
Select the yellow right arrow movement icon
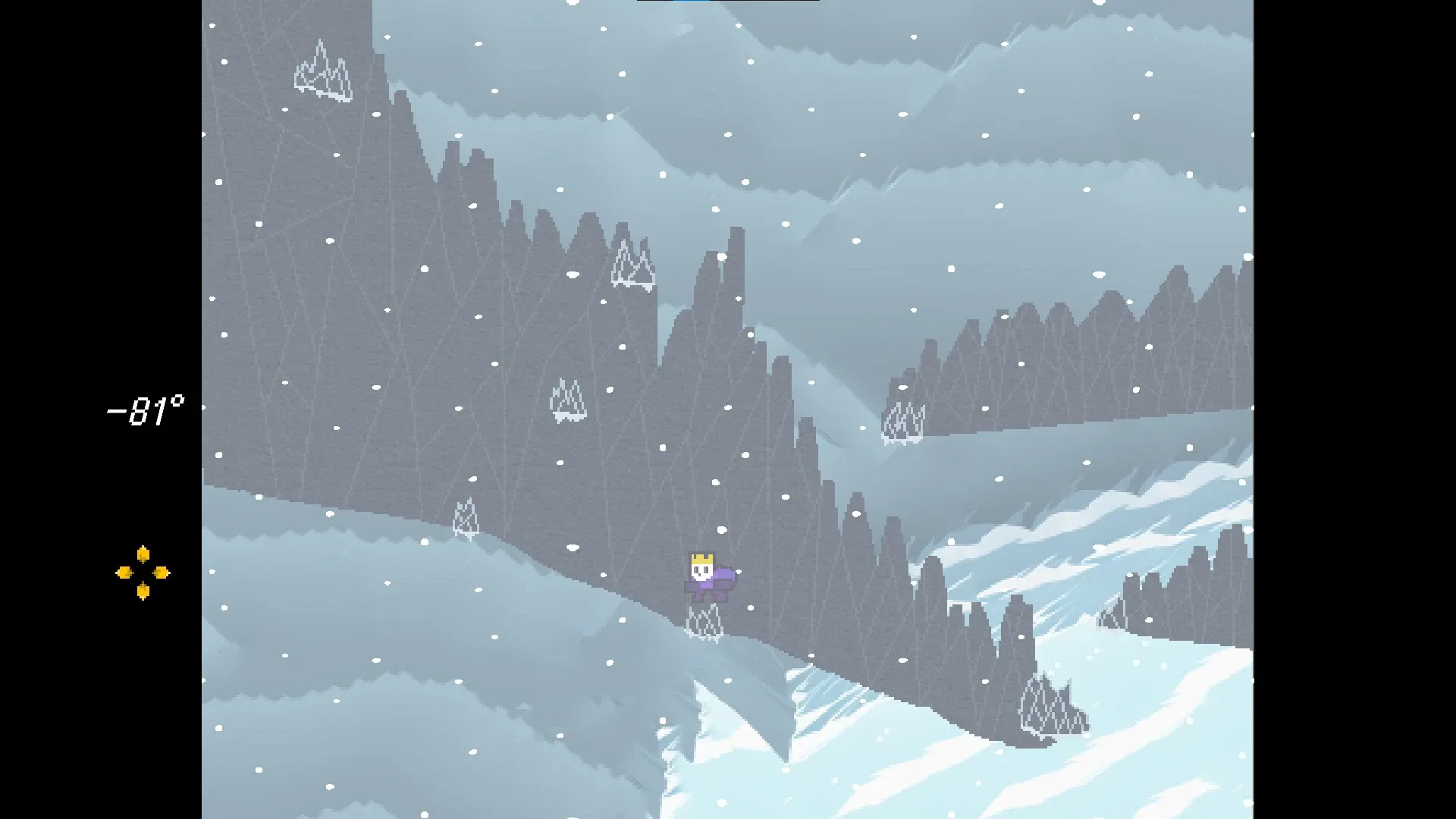162,573
